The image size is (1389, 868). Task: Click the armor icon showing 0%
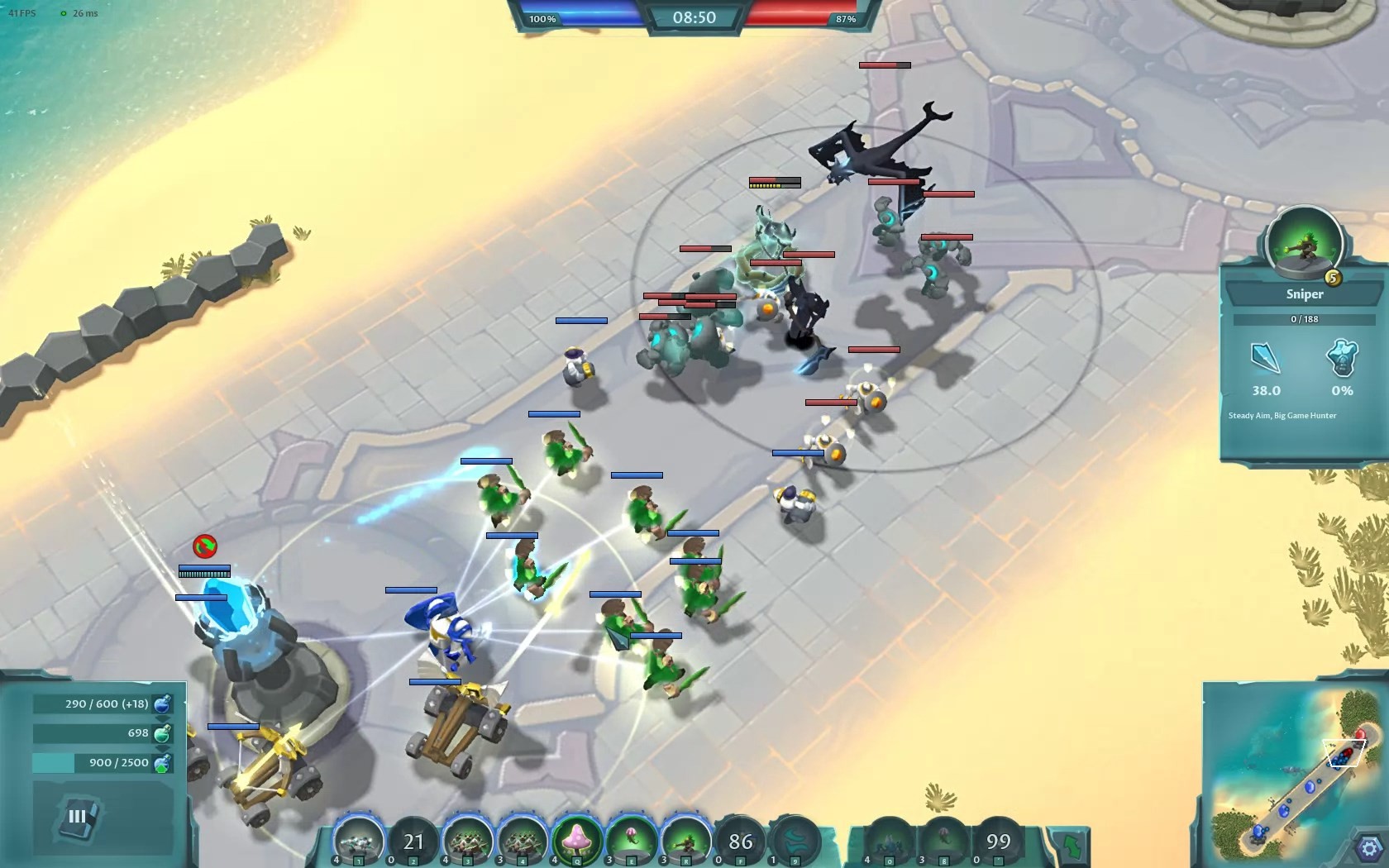[x=1344, y=366]
